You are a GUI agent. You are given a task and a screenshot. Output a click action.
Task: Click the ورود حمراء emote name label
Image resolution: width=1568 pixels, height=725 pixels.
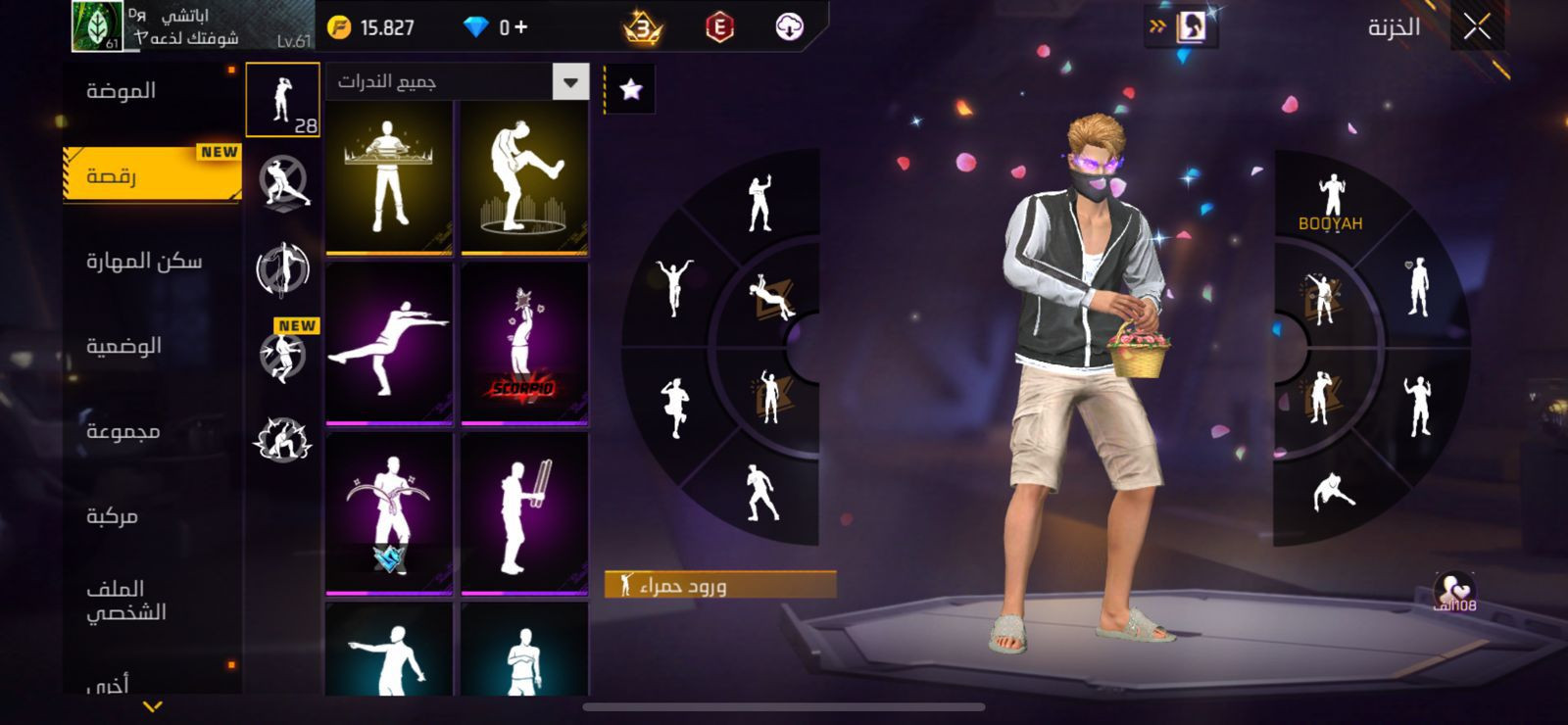point(720,586)
